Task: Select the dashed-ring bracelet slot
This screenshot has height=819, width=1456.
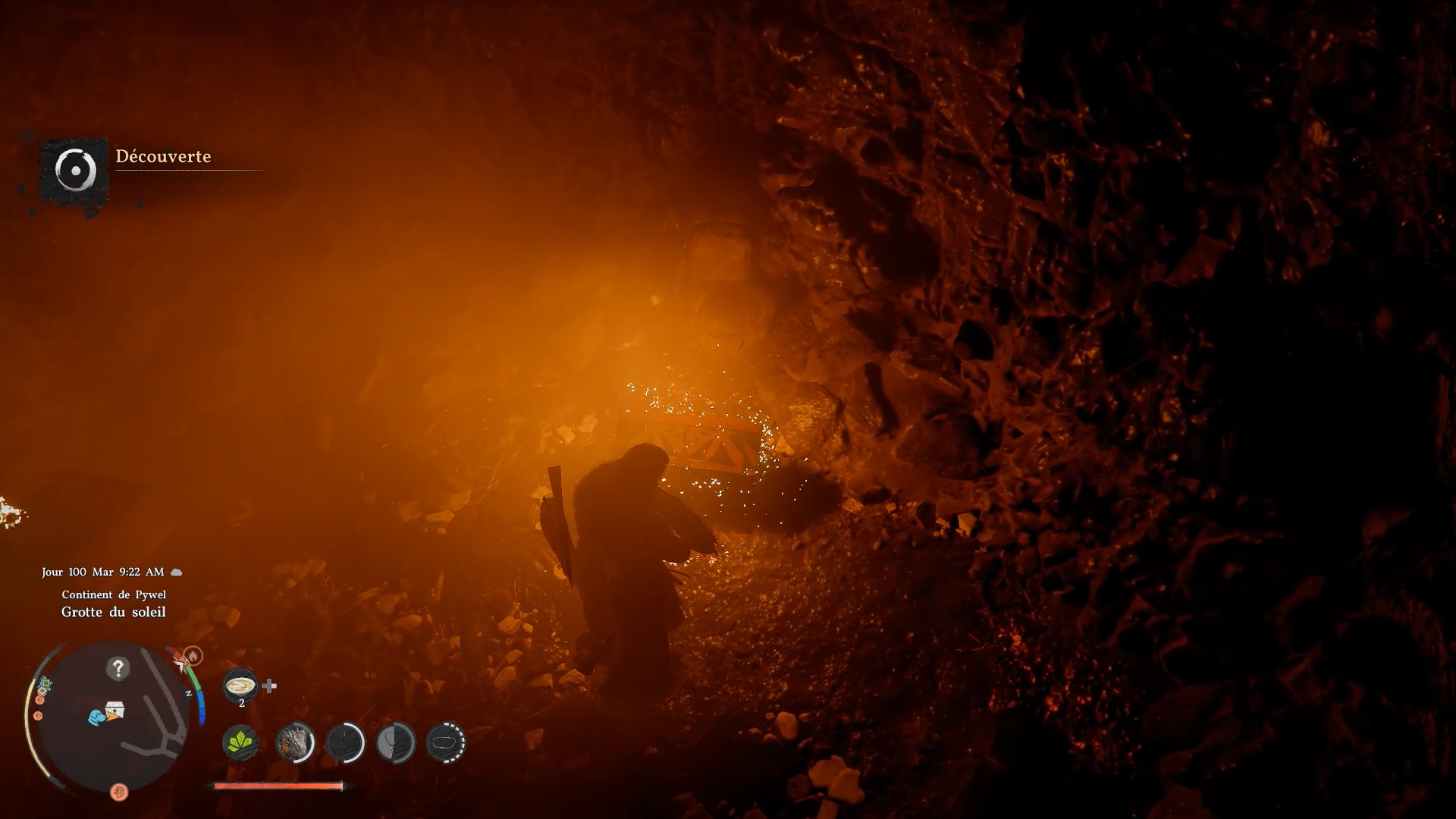Action: tap(446, 742)
